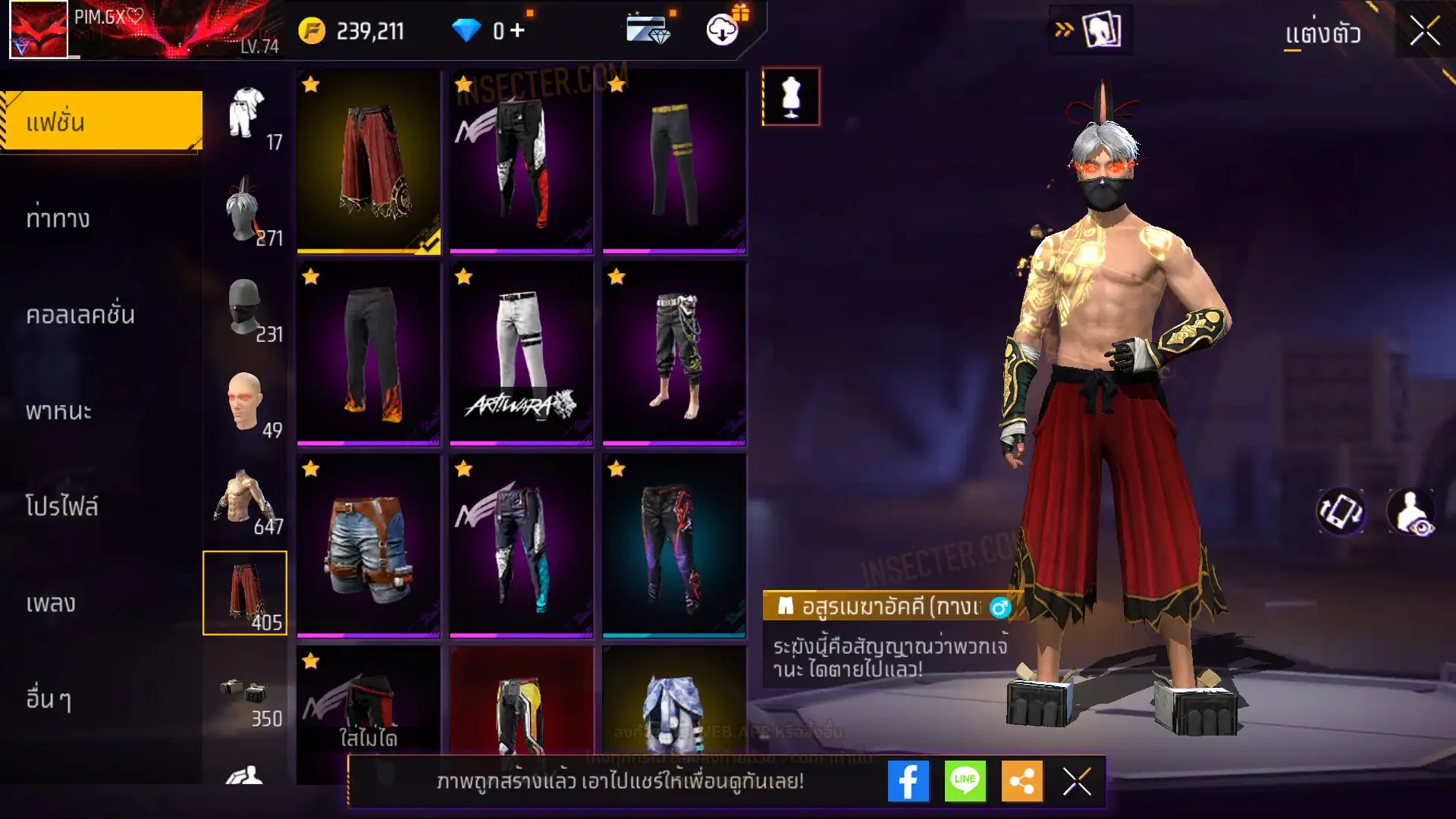The height and width of the screenshot is (819, 1456).
Task: Choose the white Artiwara pants
Action: pos(521,353)
